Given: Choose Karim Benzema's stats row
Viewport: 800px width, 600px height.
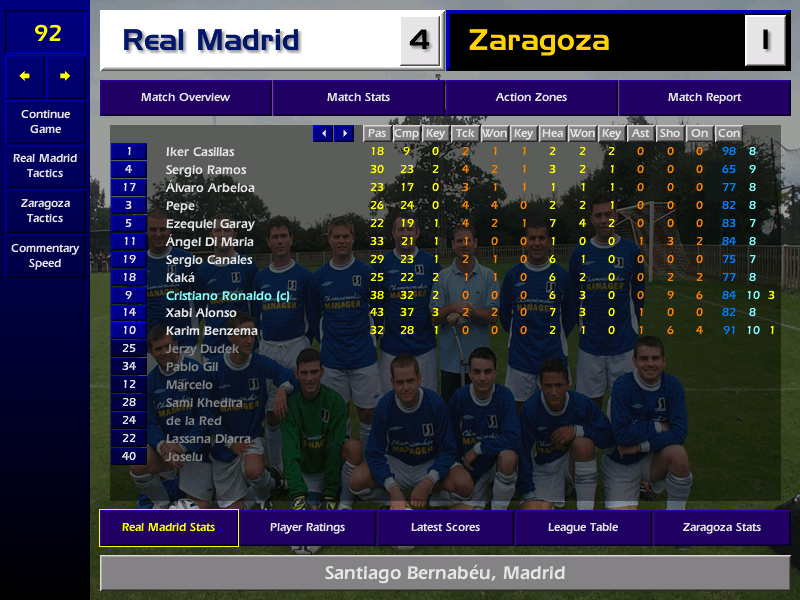Looking at the screenshot, I should coord(211,331).
